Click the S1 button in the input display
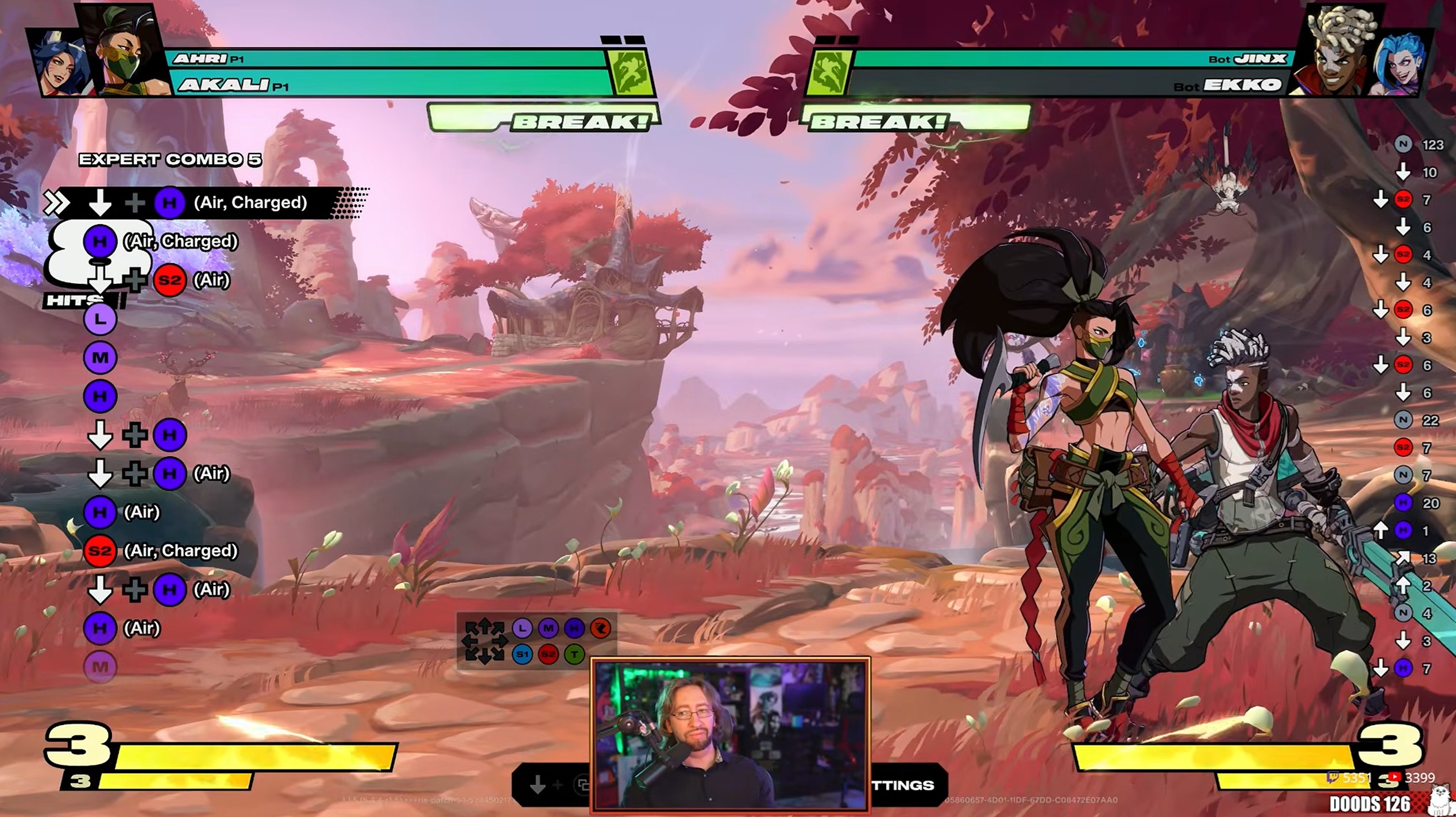The image size is (1456, 817). point(522,654)
